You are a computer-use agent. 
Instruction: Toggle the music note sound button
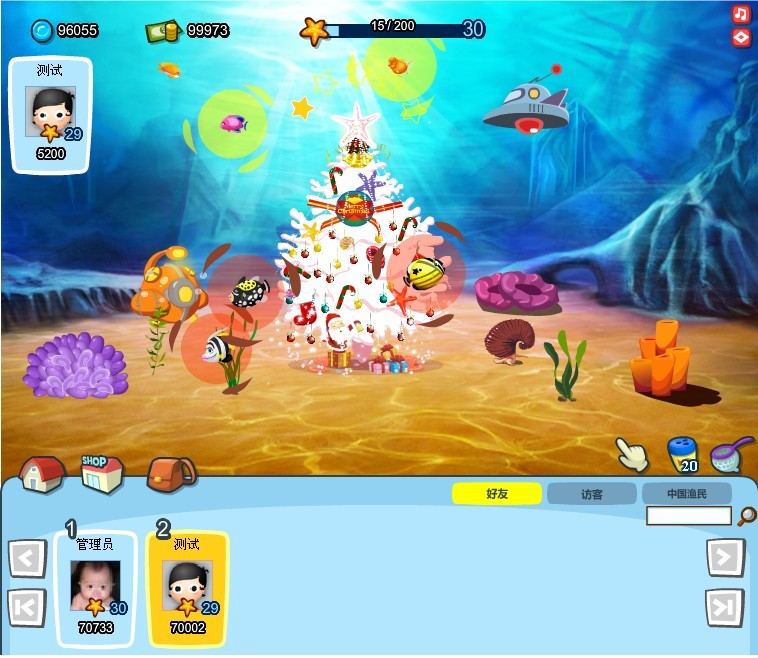(741, 14)
